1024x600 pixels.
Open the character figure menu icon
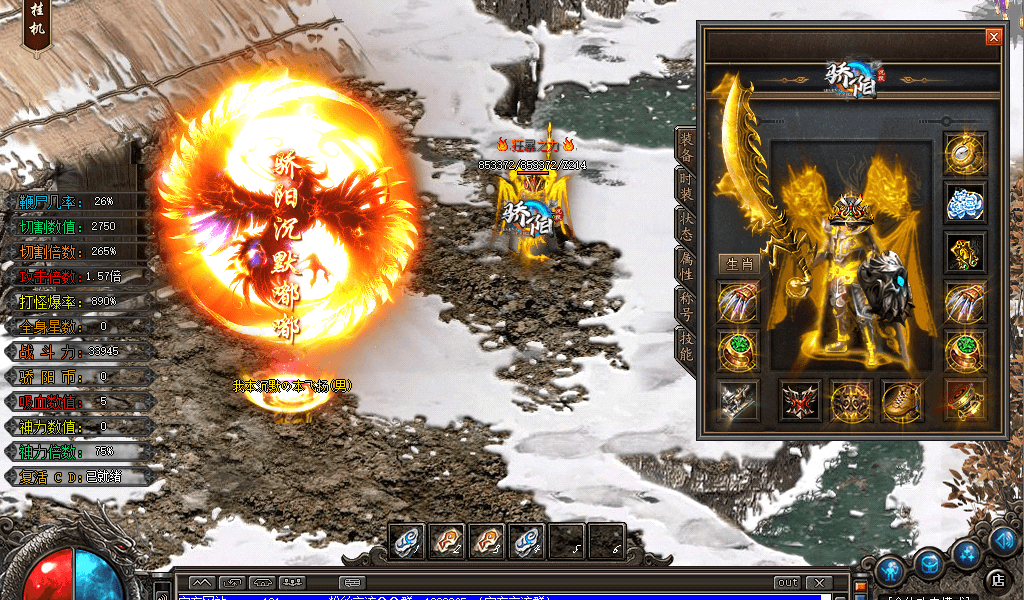tap(890, 570)
